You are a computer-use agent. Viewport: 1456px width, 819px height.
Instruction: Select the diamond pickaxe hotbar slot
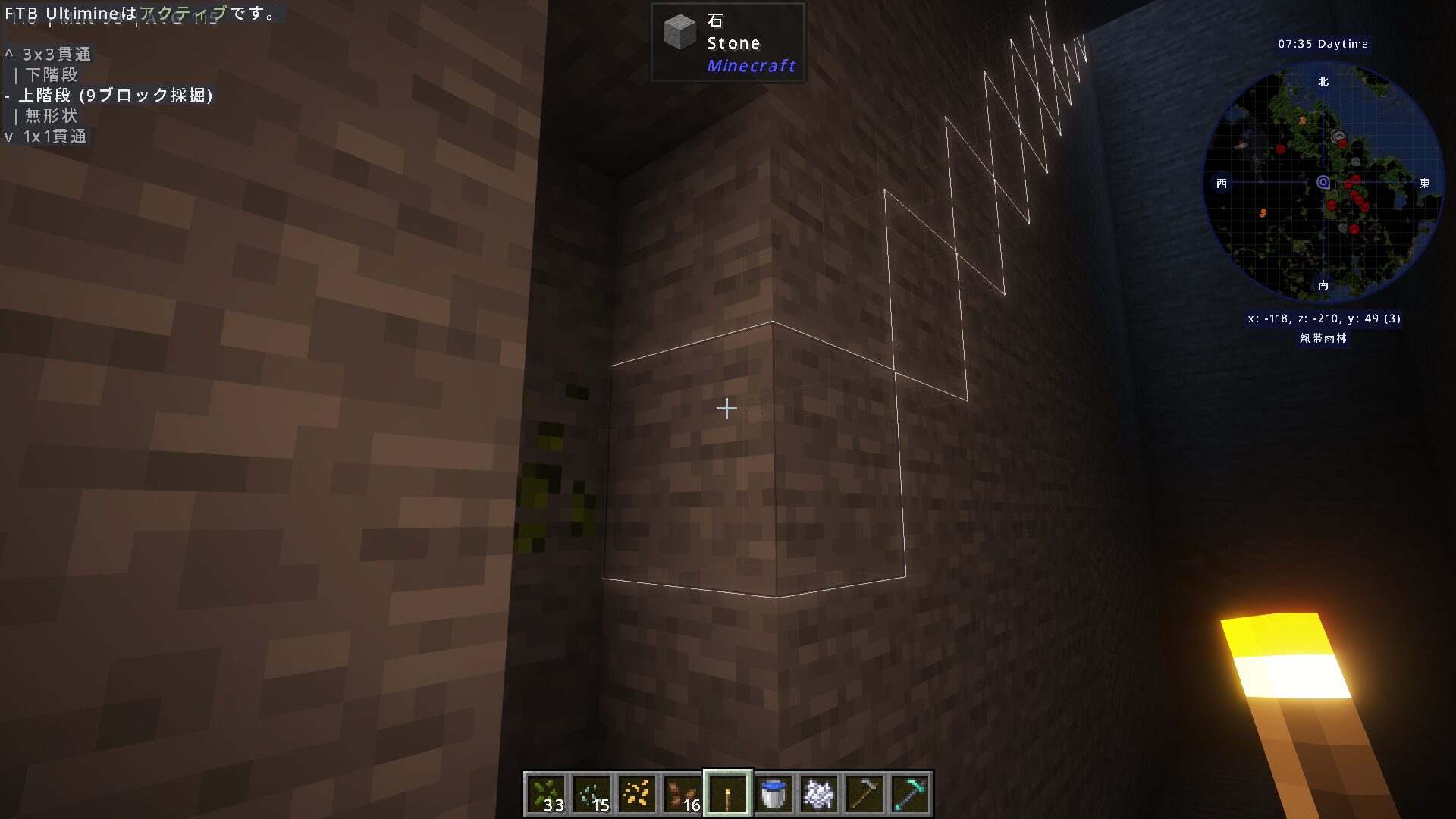[x=908, y=792]
